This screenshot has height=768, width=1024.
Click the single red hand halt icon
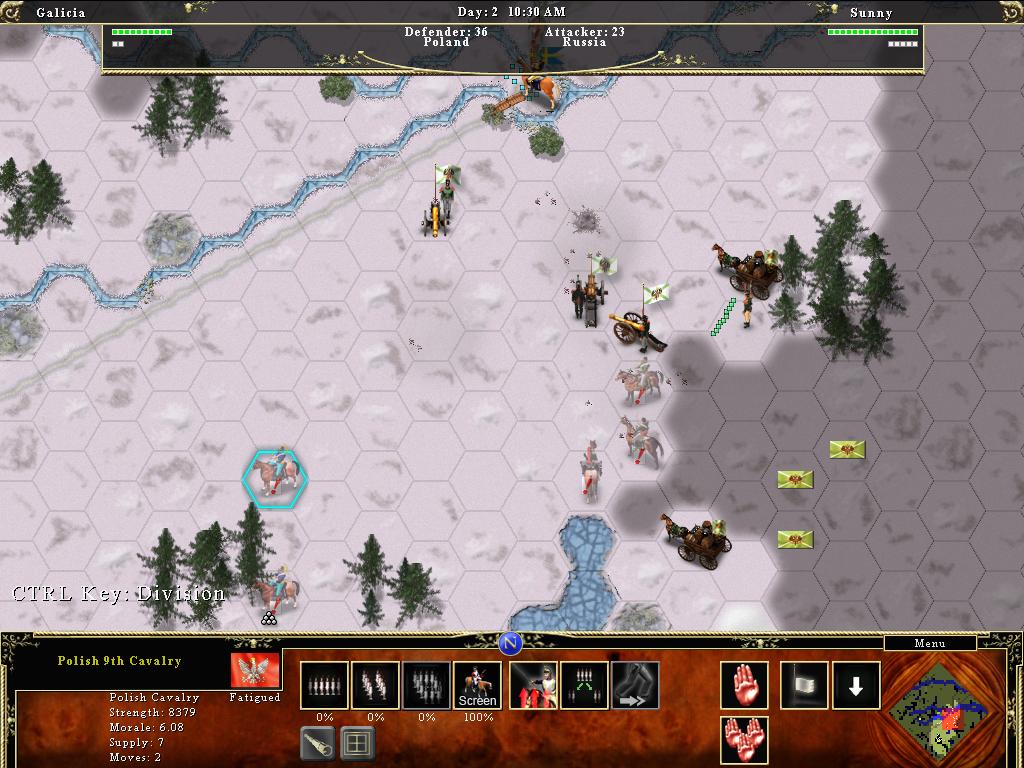(x=744, y=686)
